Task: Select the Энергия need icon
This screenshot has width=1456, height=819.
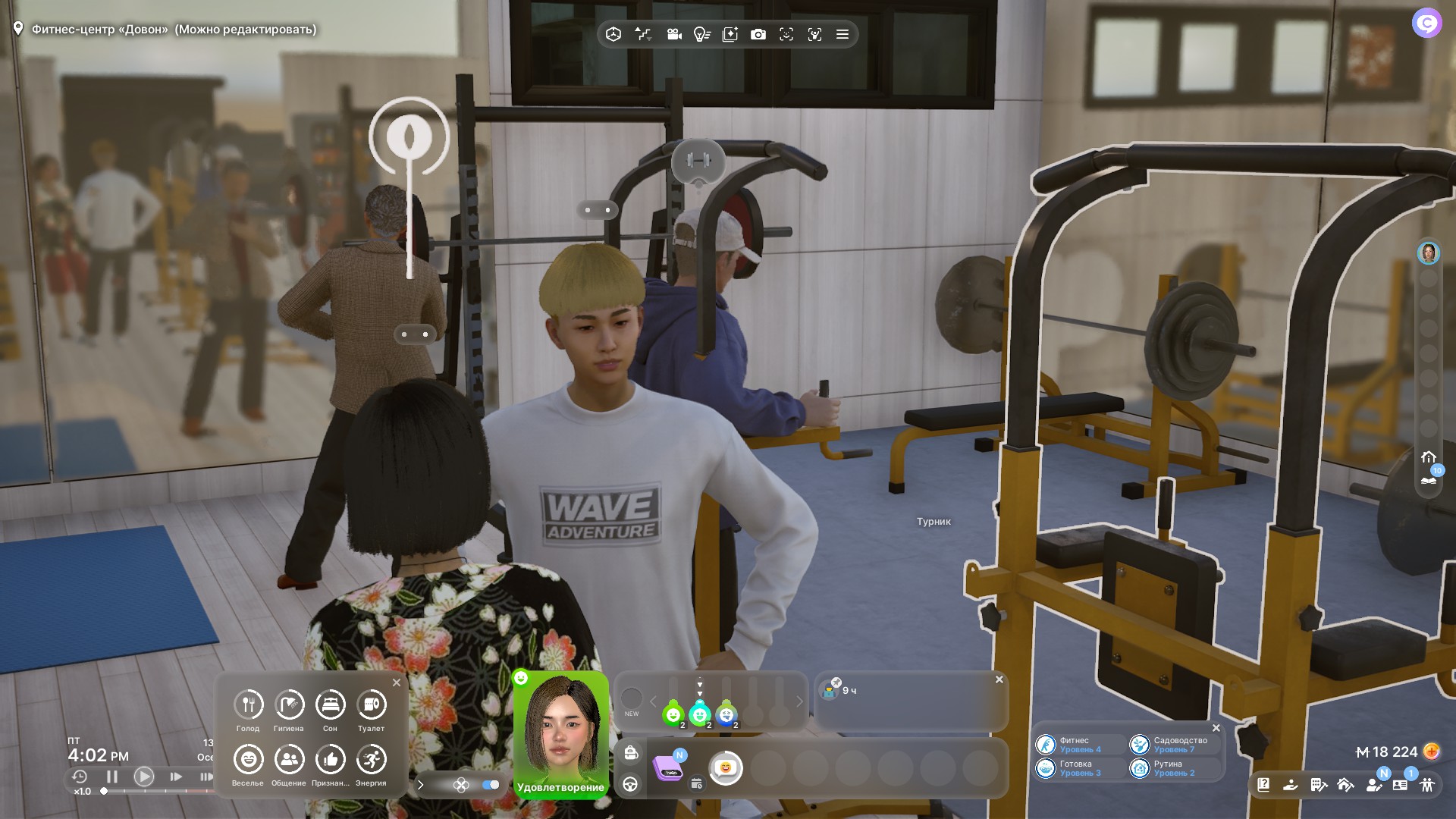Action: [371, 760]
